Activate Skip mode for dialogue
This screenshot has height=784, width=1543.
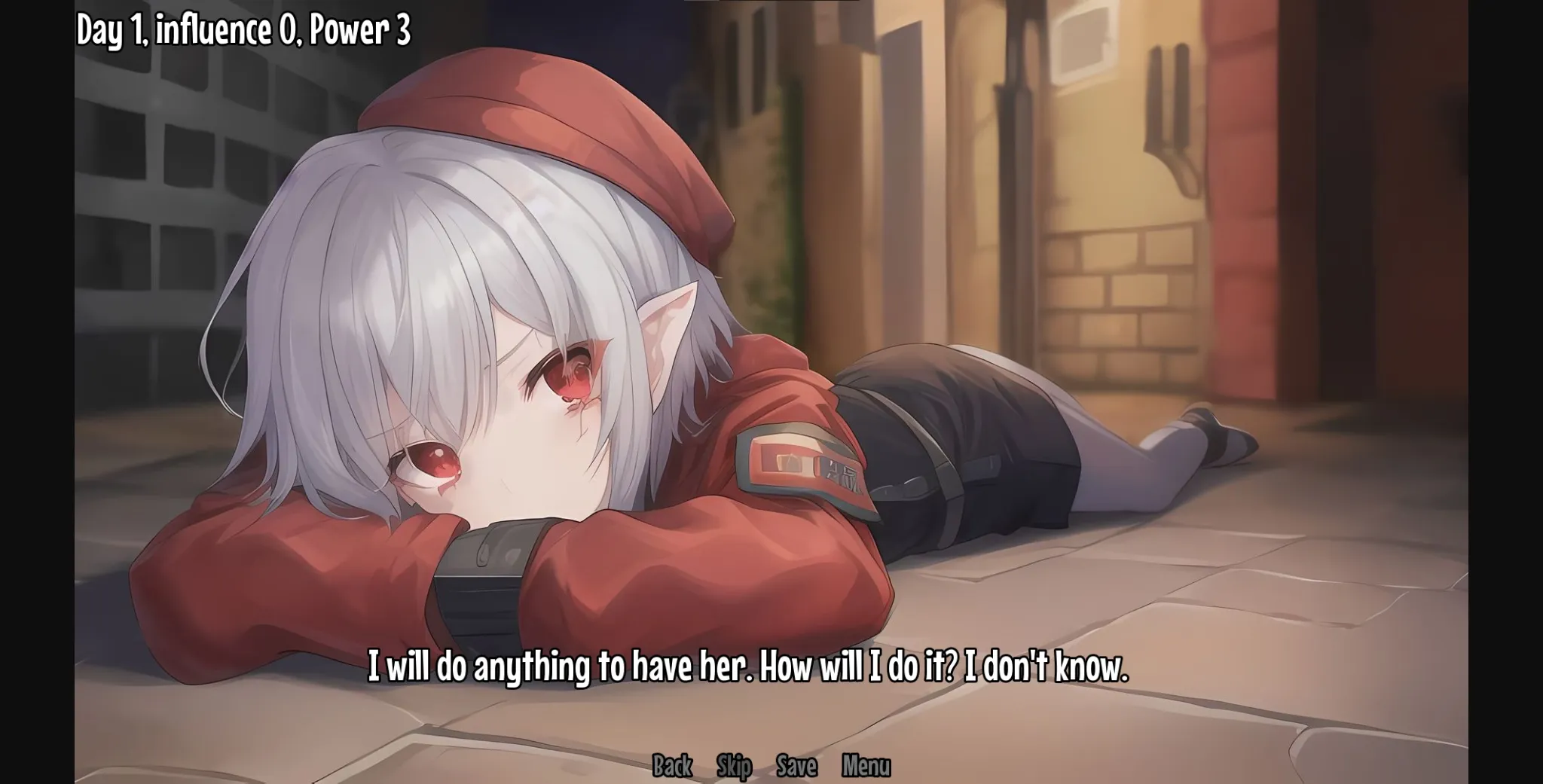[x=735, y=764]
